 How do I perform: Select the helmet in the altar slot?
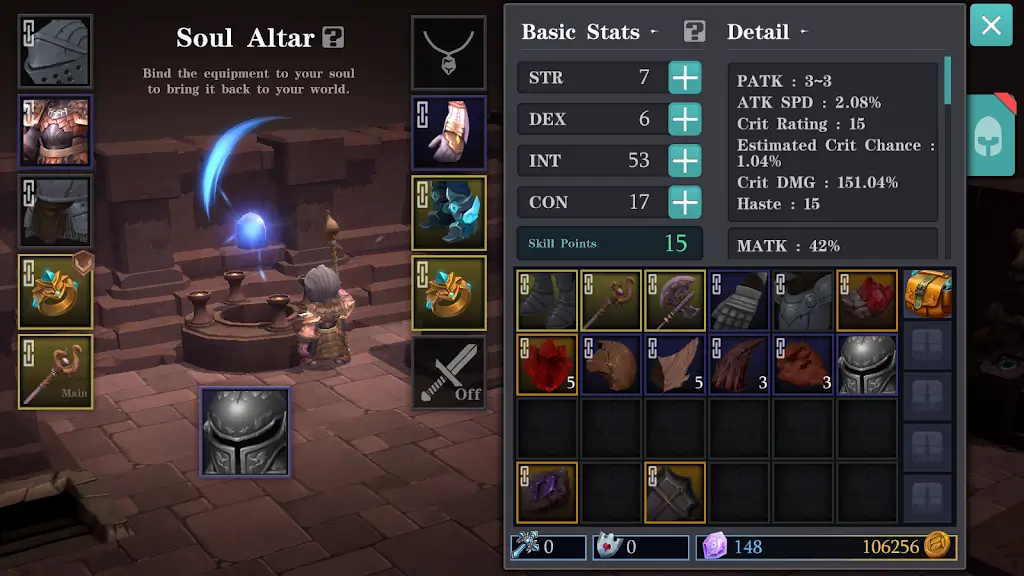coord(245,431)
